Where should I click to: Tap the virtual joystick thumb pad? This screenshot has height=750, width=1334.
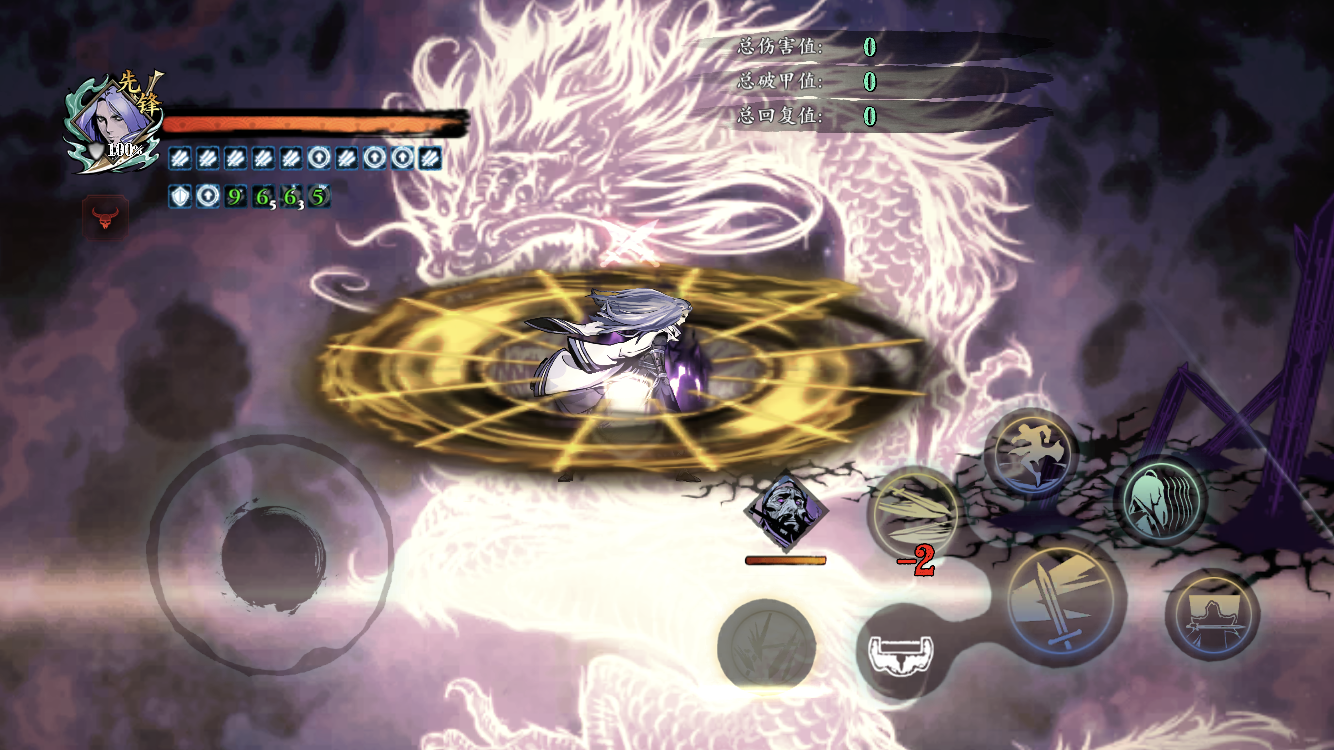point(272,556)
